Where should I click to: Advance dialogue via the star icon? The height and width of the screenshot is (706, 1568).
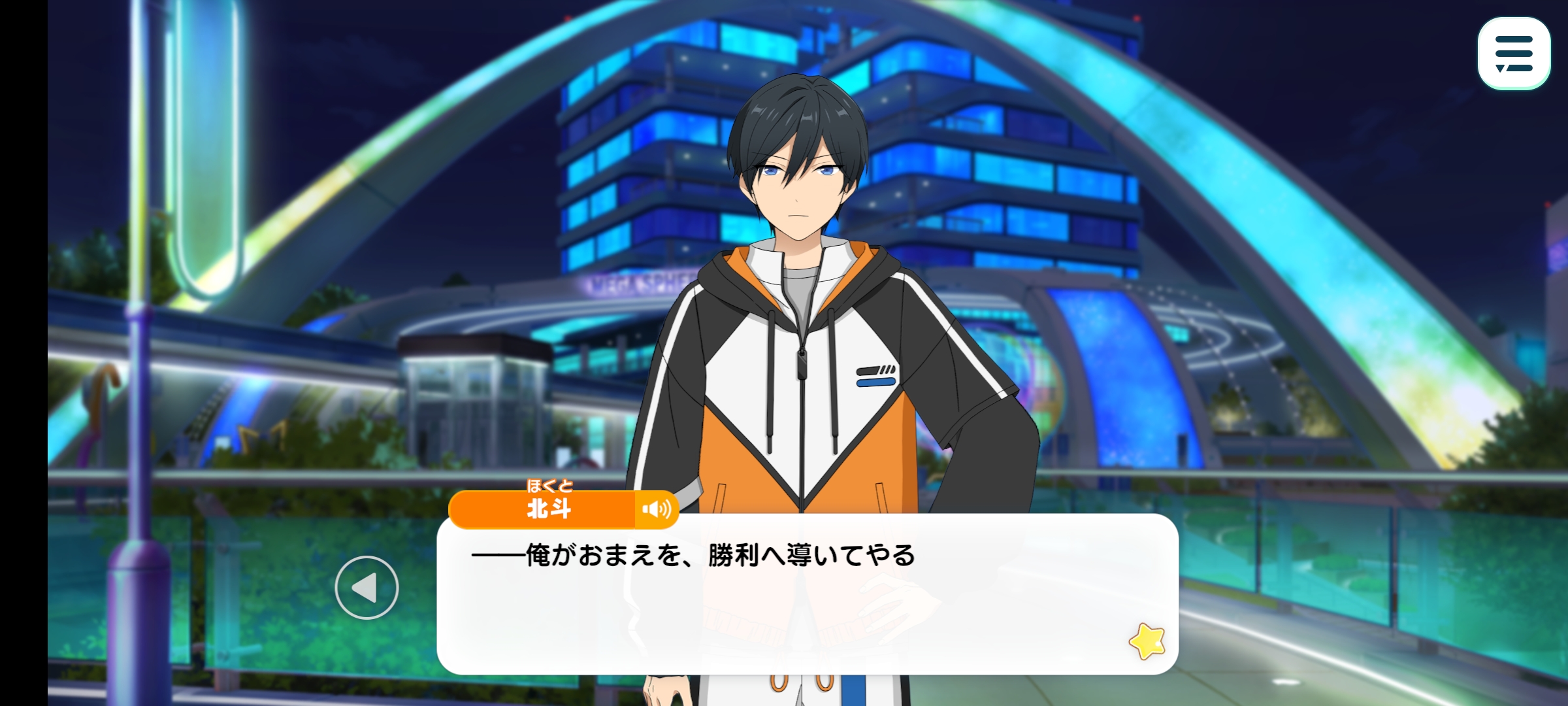pyautogui.click(x=1147, y=641)
